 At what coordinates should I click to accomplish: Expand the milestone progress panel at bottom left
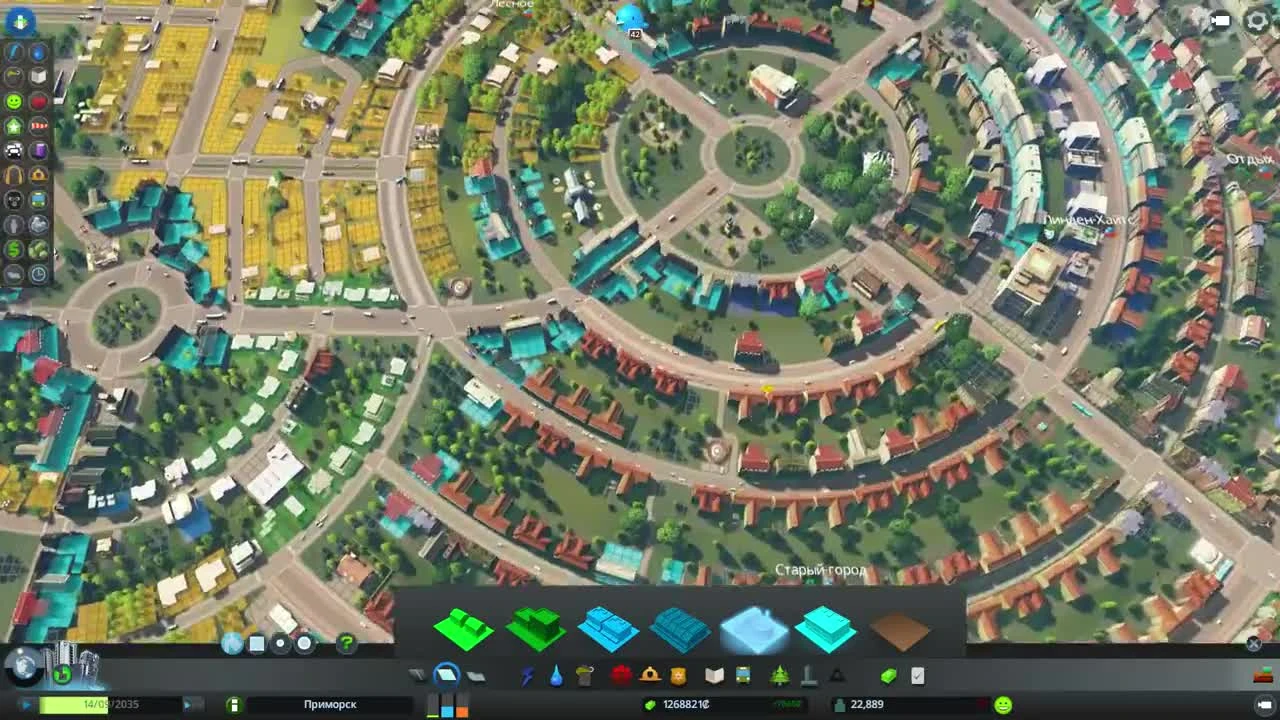tap(55, 665)
